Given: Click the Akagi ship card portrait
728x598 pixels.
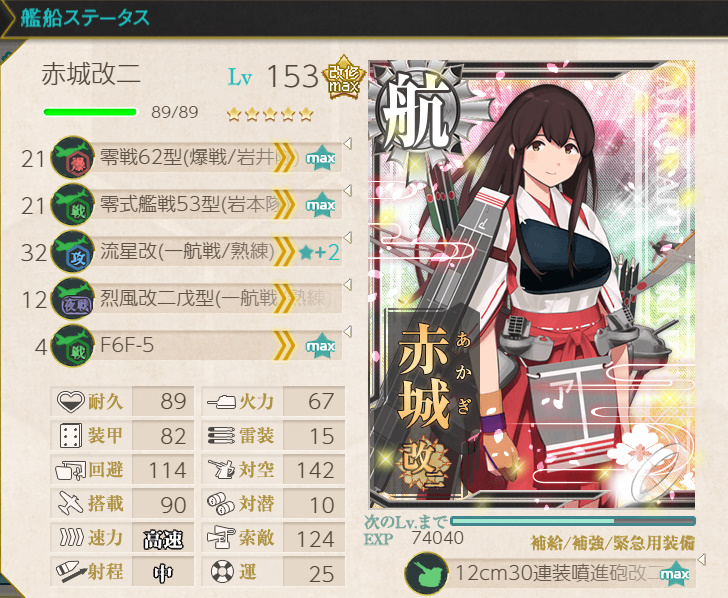Looking at the screenshot, I should pos(532,285).
